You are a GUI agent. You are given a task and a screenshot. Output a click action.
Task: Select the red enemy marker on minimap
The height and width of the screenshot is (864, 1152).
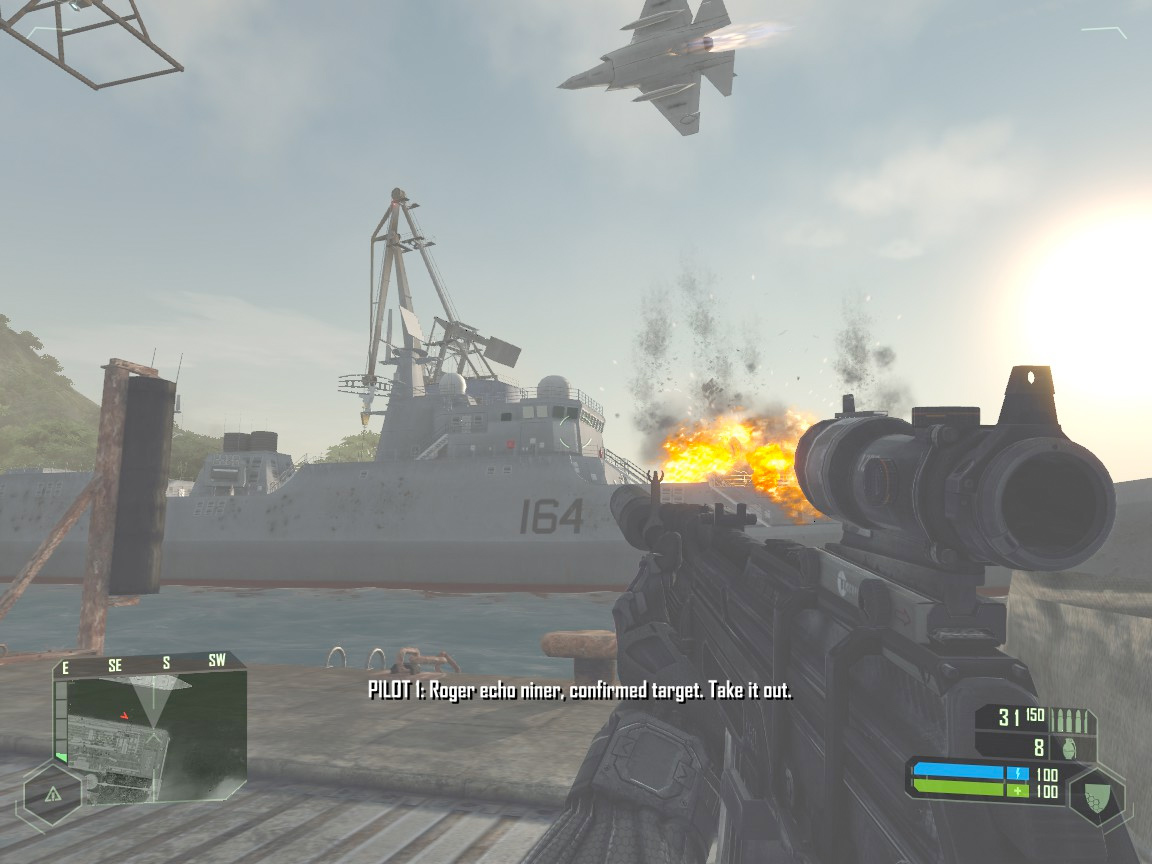(124, 715)
